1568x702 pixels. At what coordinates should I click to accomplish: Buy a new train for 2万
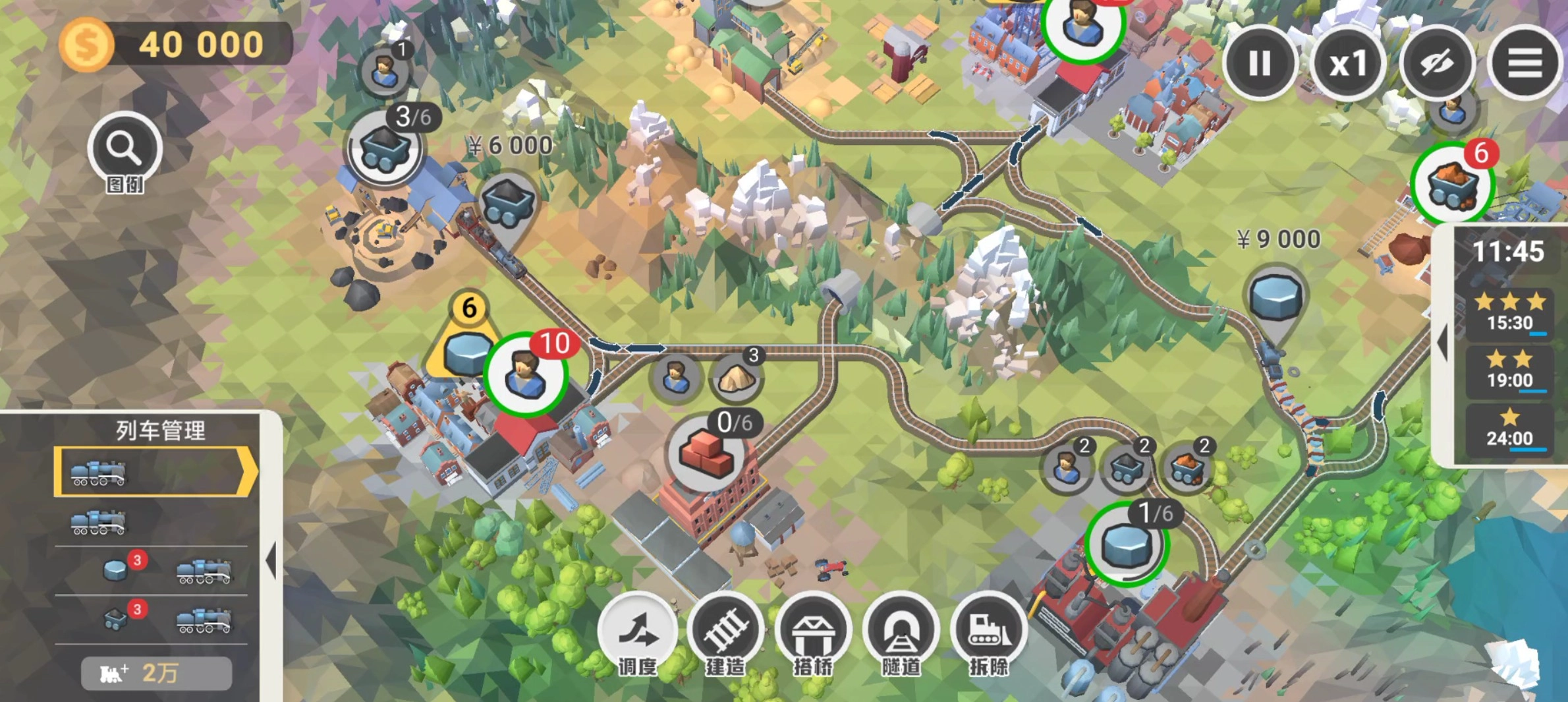[x=156, y=673]
